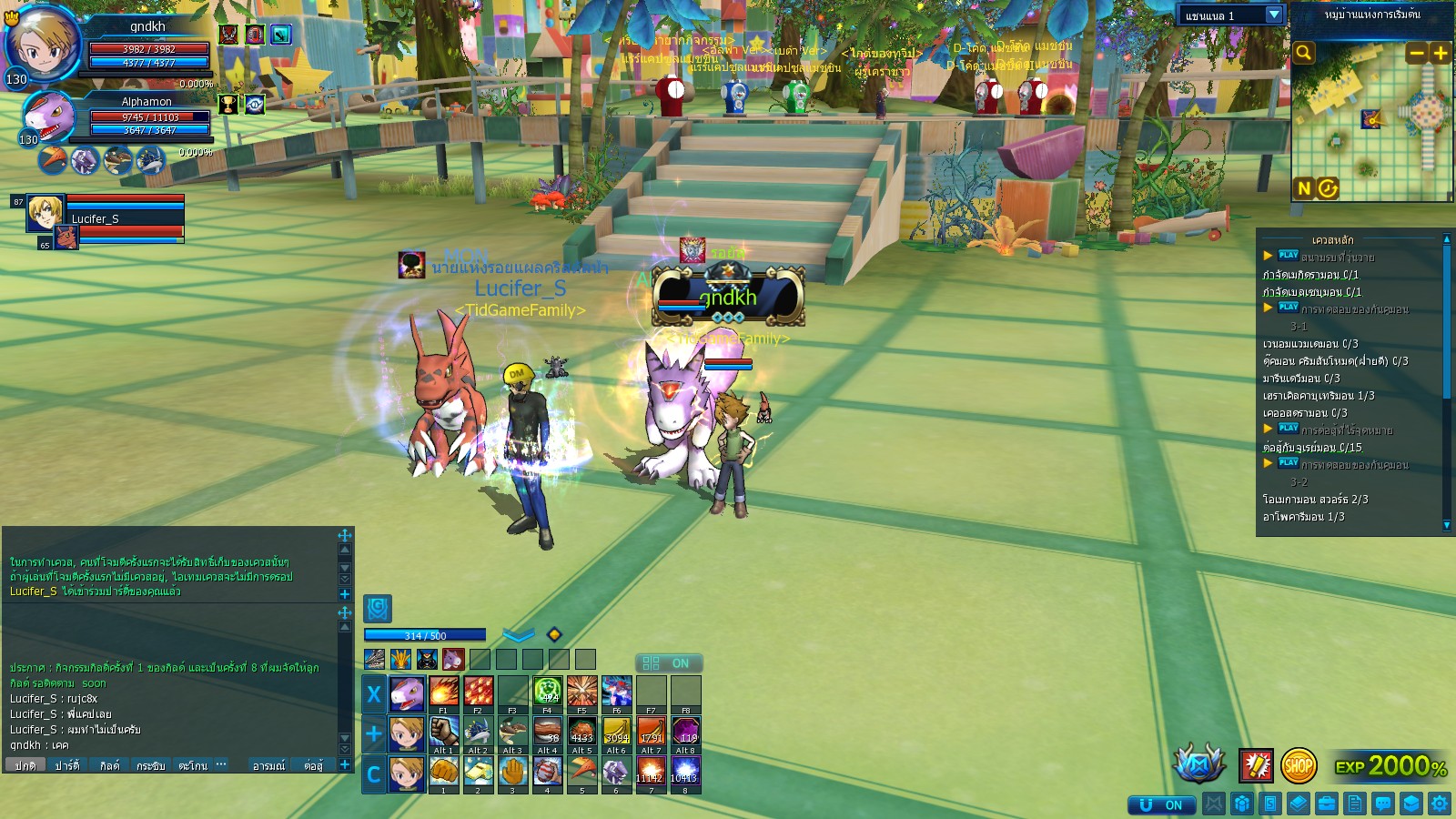The width and height of the screenshot is (1456, 819).
Task: Use the fireball skill in F1 slot
Action: [x=443, y=692]
